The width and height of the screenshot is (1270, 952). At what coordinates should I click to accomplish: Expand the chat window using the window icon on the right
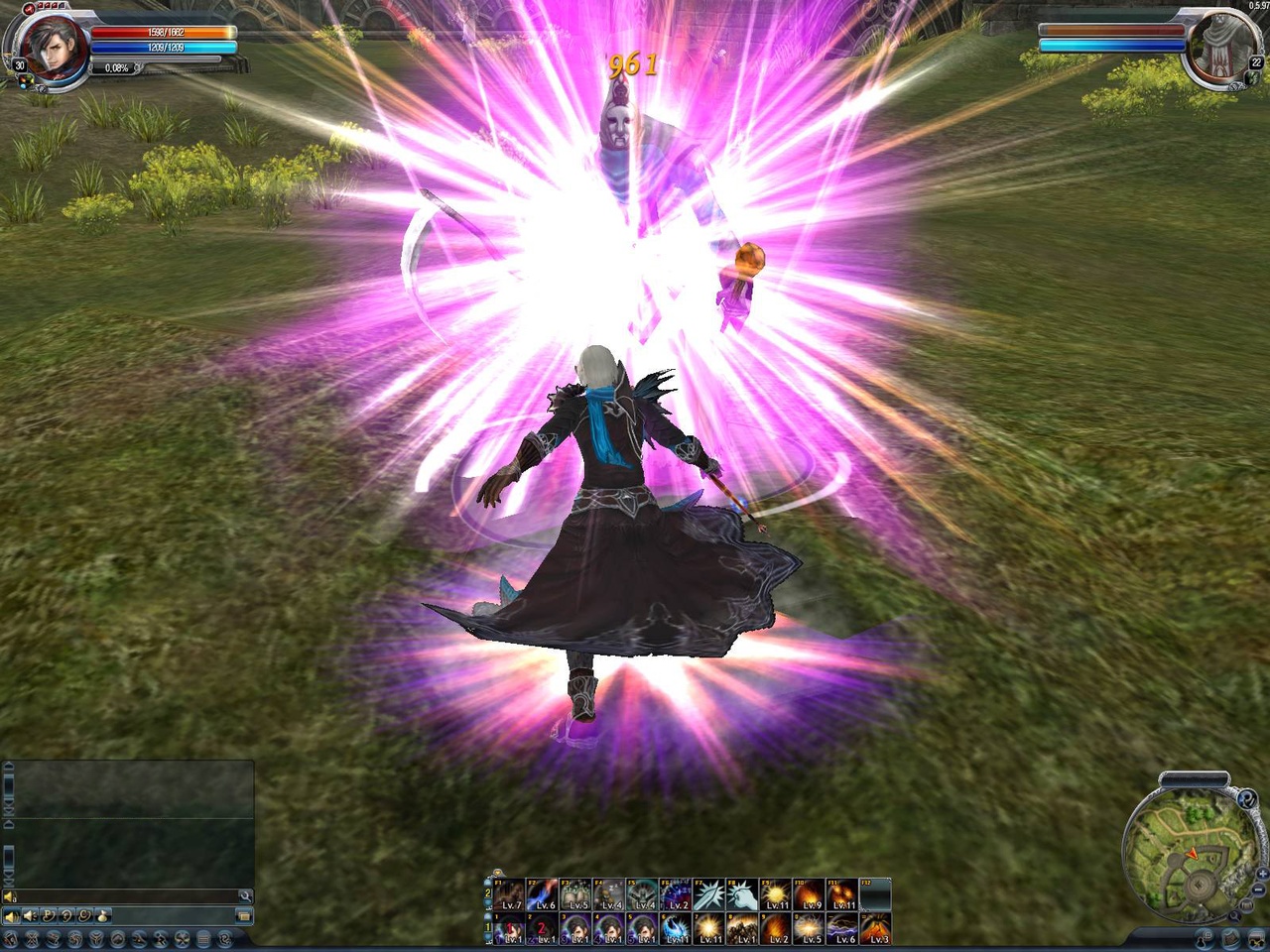[x=245, y=915]
